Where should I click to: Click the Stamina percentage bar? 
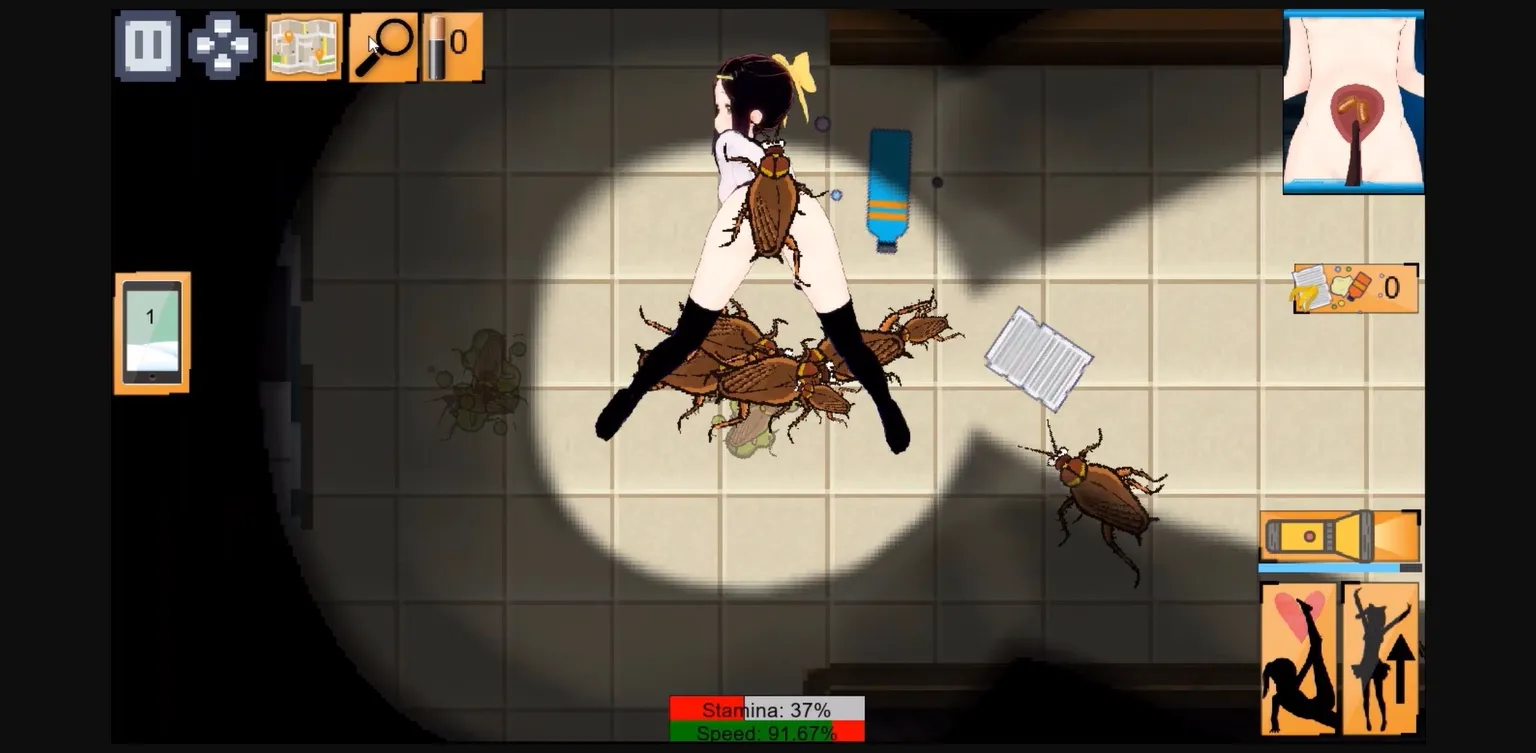[x=768, y=709]
